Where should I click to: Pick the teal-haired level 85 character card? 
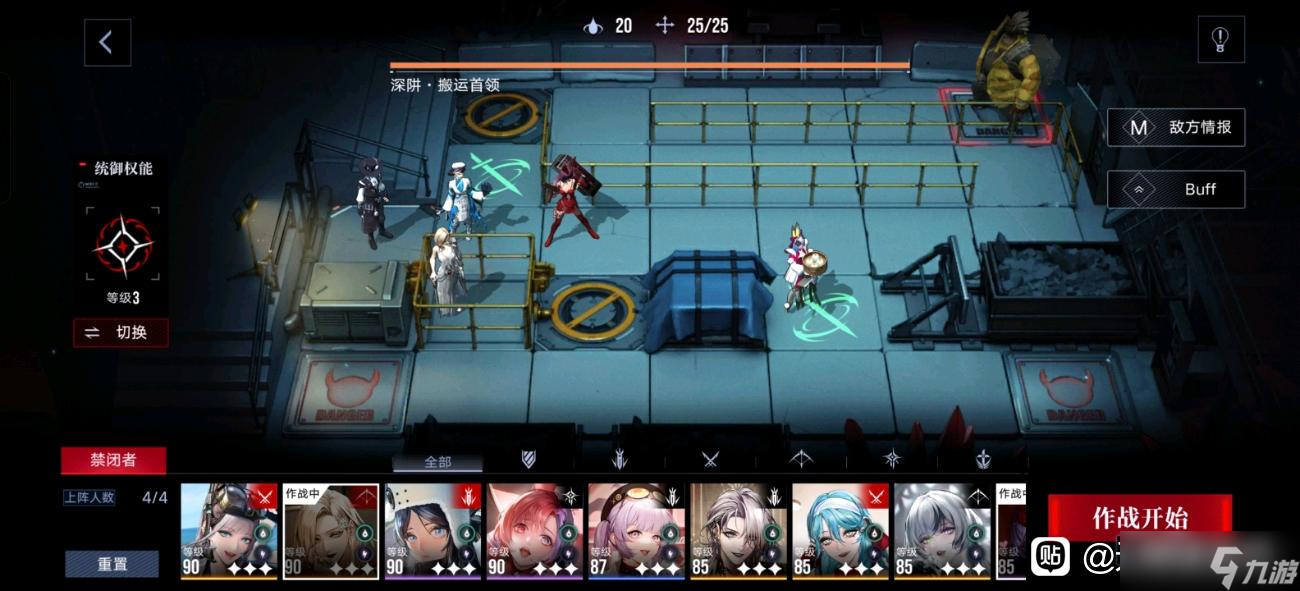click(x=840, y=531)
